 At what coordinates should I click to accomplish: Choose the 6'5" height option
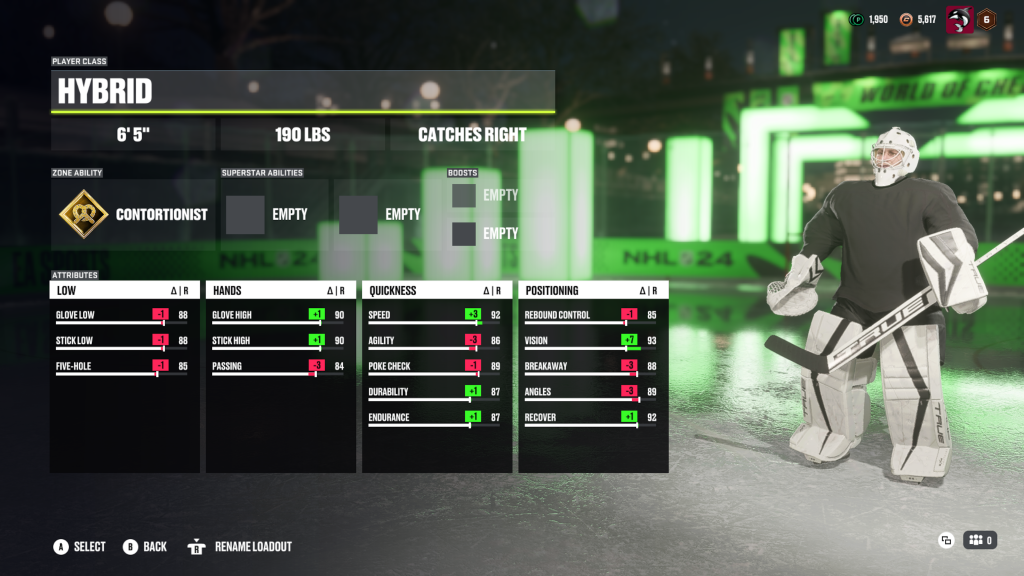tap(132, 134)
